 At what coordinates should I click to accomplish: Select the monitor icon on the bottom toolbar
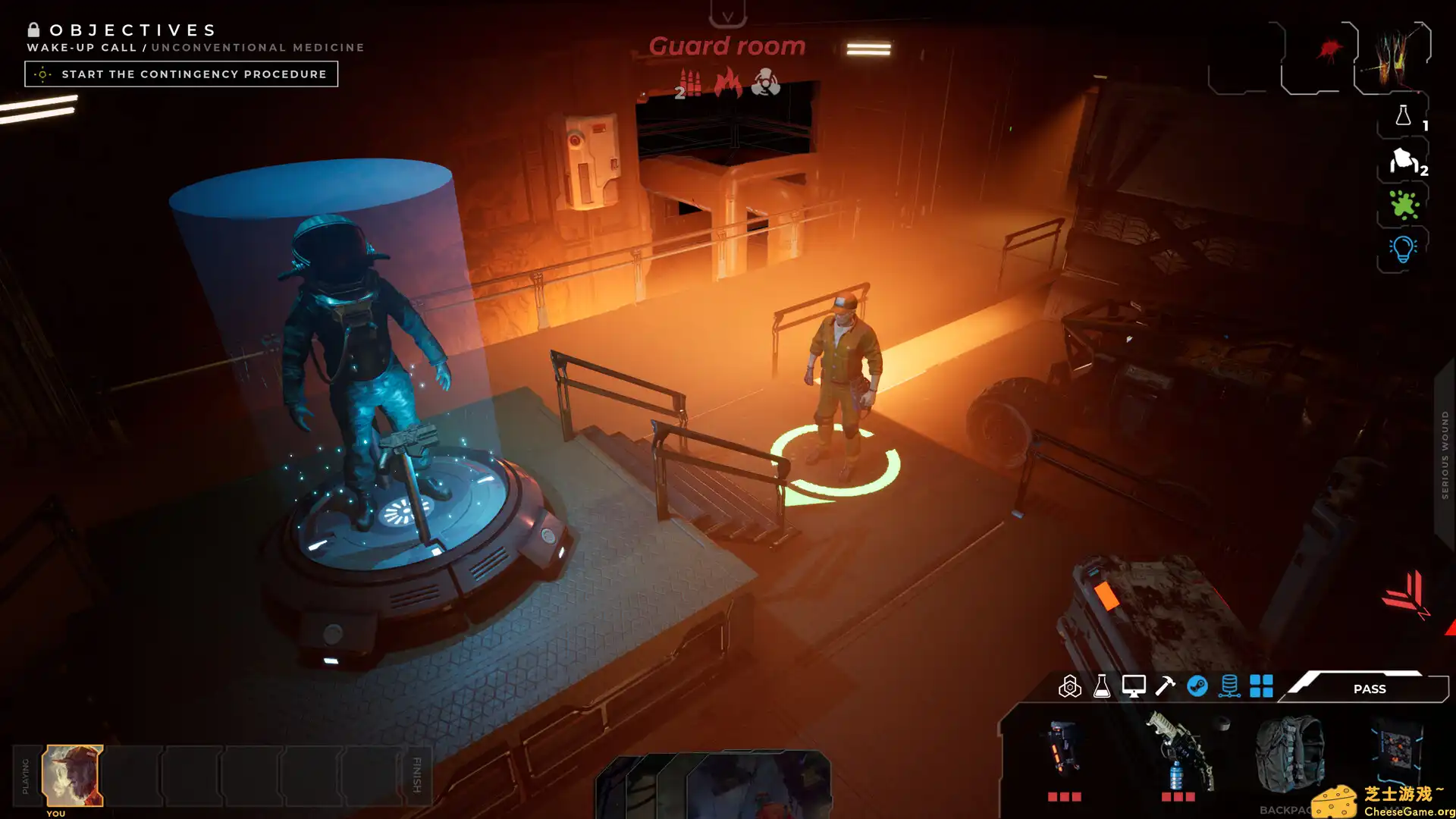click(1133, 688)
